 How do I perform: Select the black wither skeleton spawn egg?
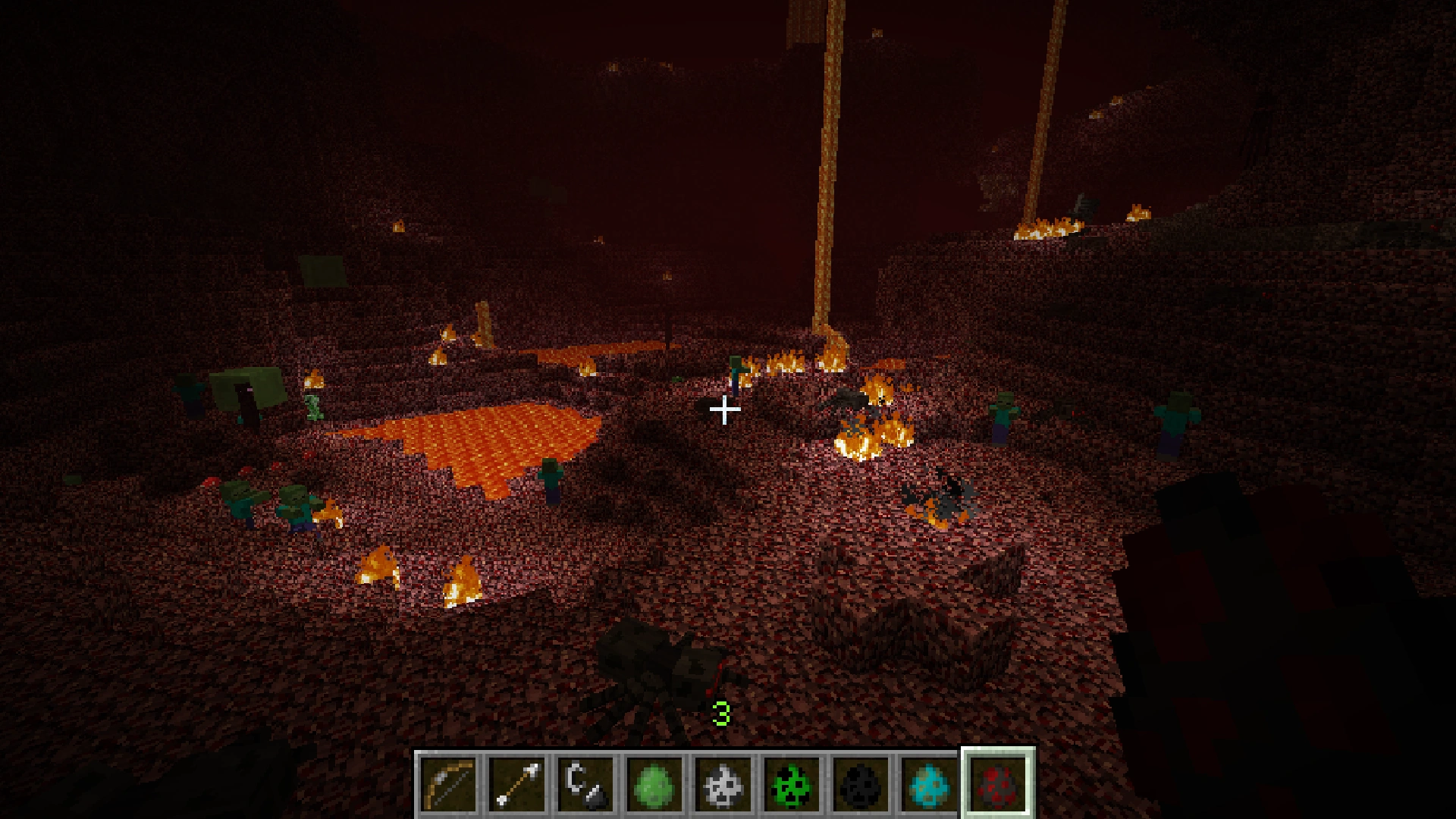(x=856, y=781)
